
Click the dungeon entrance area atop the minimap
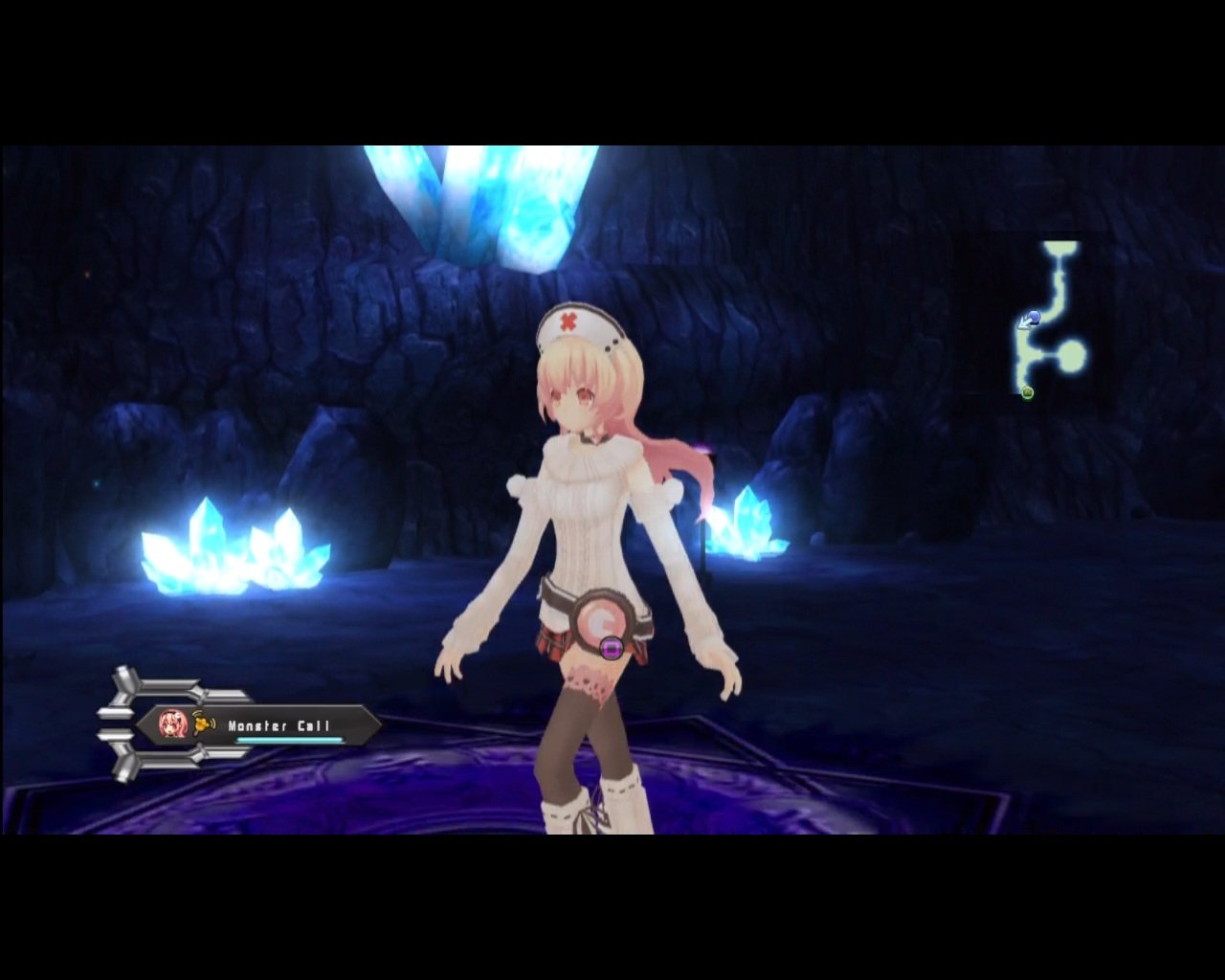pos(1060,247)
